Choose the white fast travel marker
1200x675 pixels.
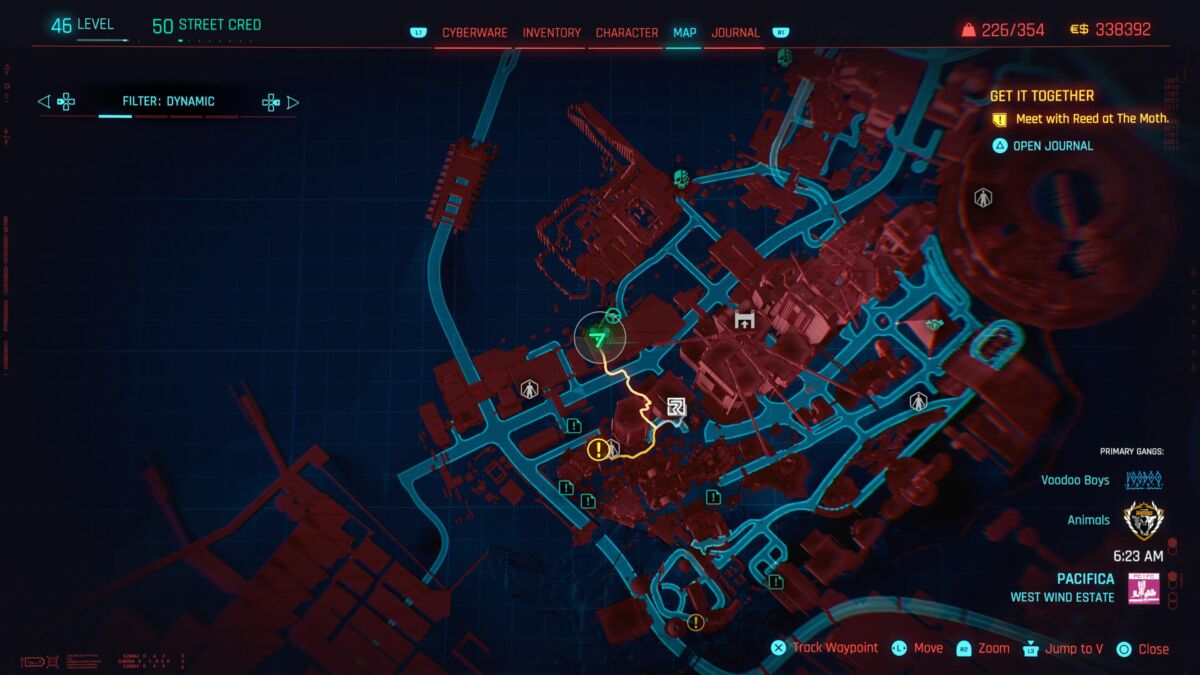[744, 320]
